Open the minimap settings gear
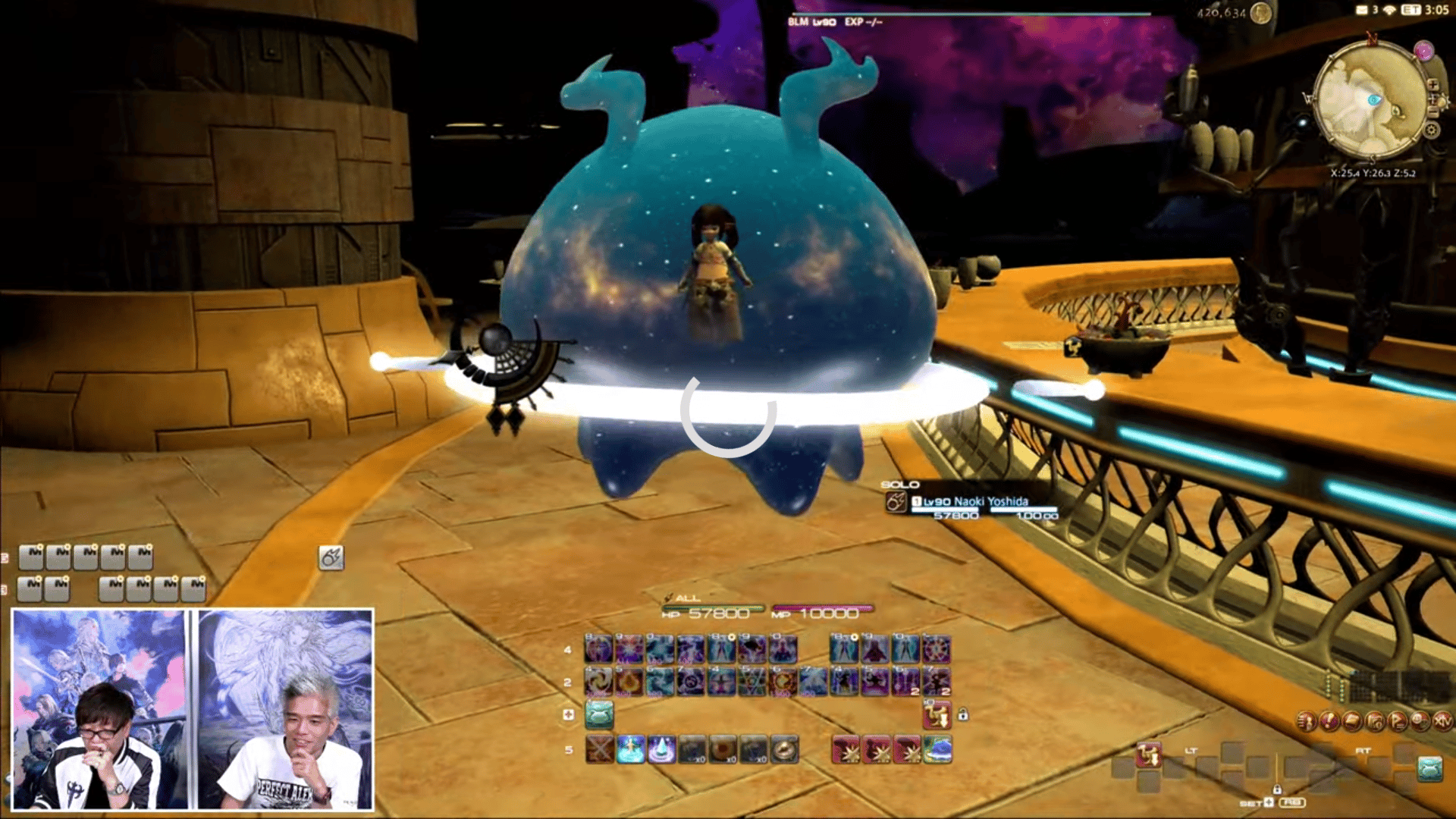 [x=1431, y=129]
